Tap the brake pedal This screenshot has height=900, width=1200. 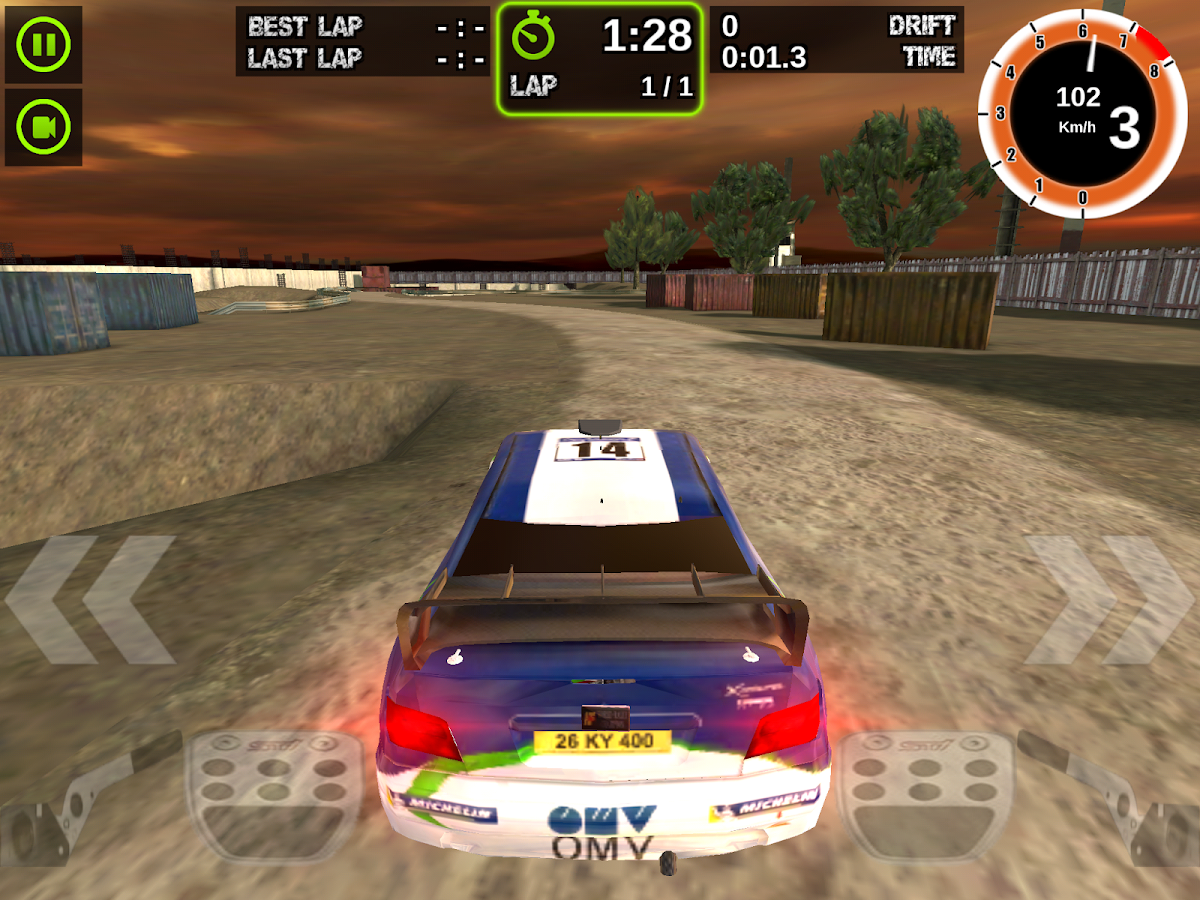pyautogui.click(x=275, y=793)
